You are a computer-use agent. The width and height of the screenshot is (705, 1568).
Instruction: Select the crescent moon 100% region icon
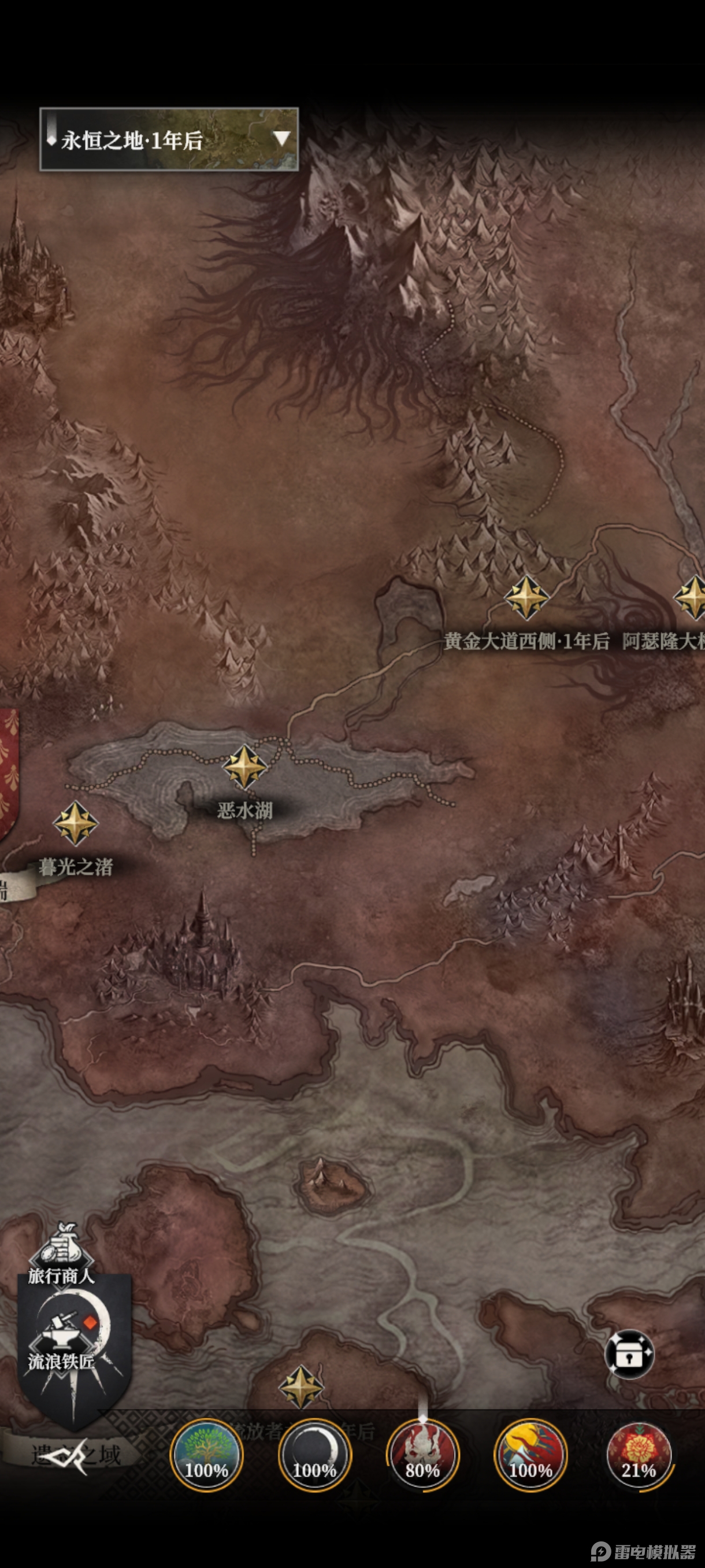coord(314,1456)
